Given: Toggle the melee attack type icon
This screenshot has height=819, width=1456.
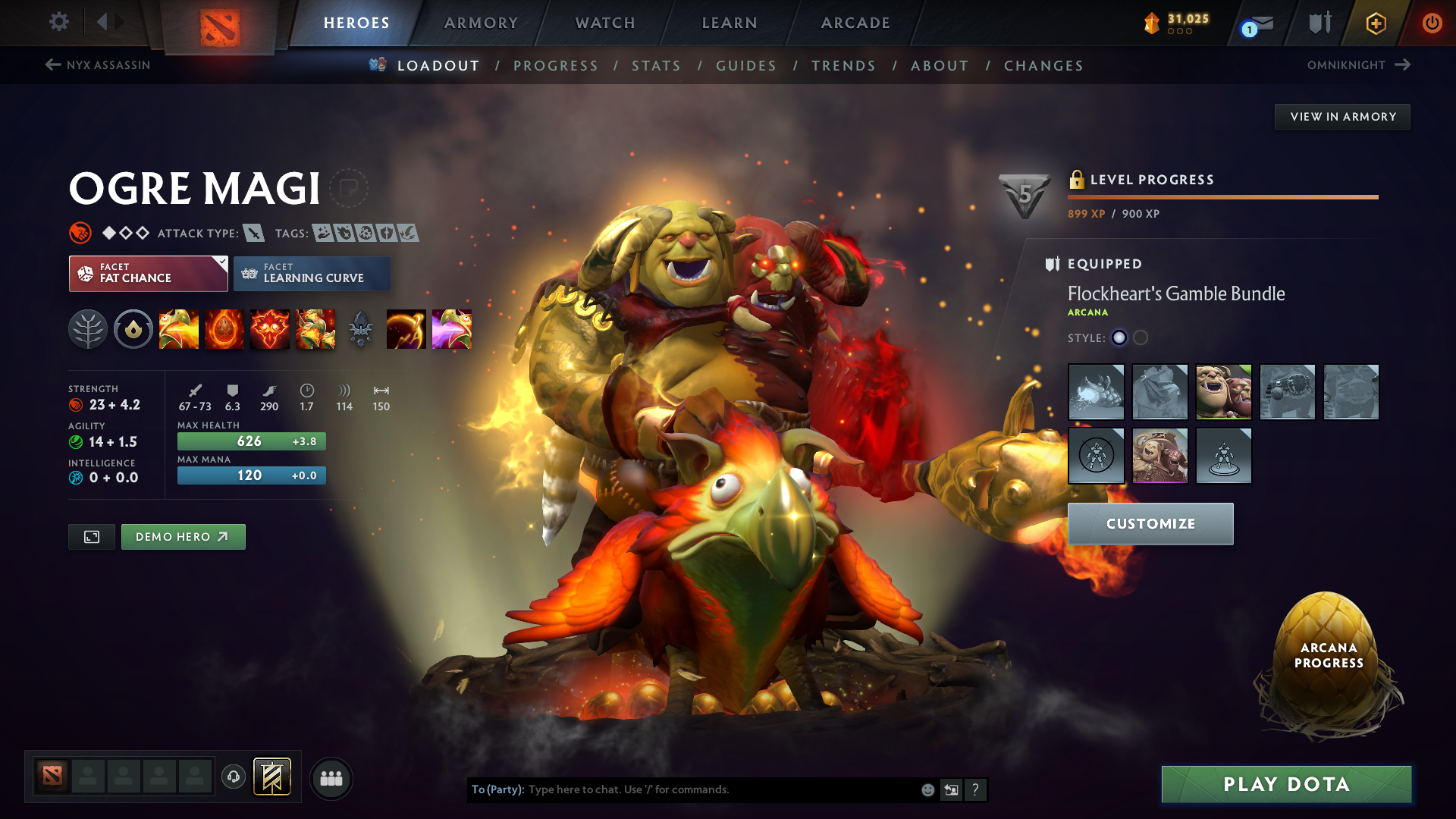Looking at the screenshot, I should point(255,233).
